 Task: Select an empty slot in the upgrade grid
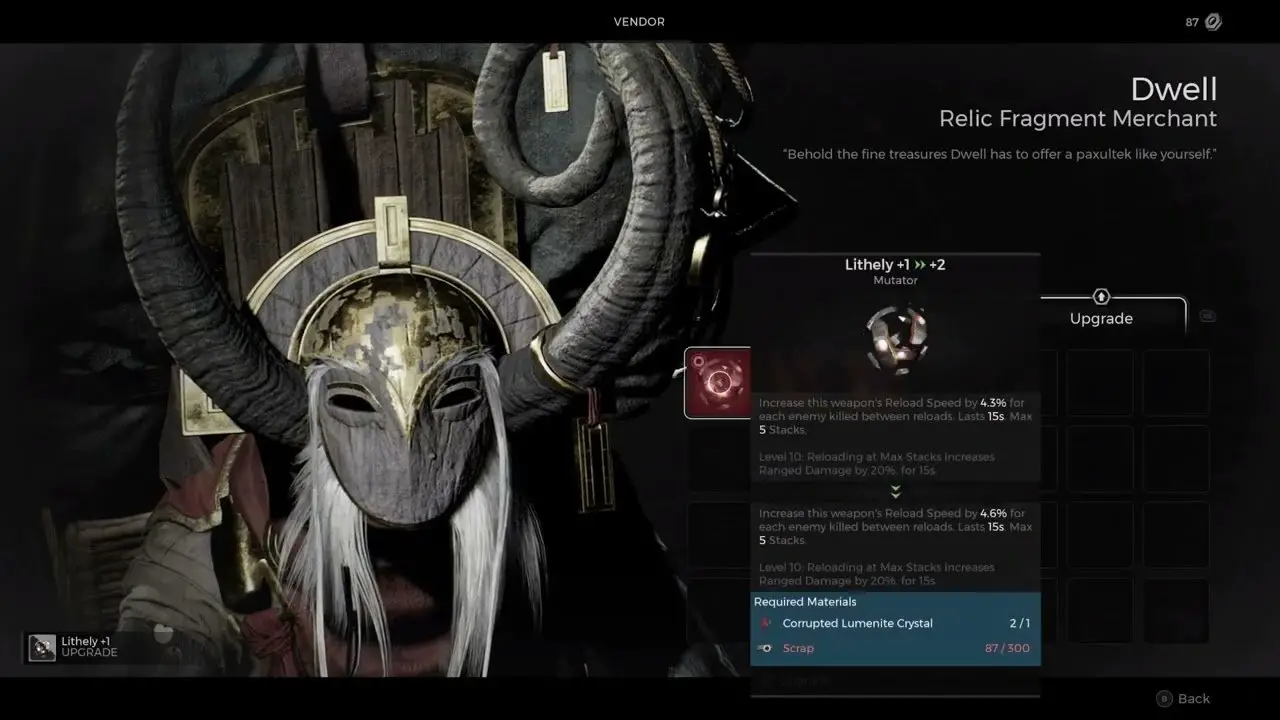(x=1099, y=382)
